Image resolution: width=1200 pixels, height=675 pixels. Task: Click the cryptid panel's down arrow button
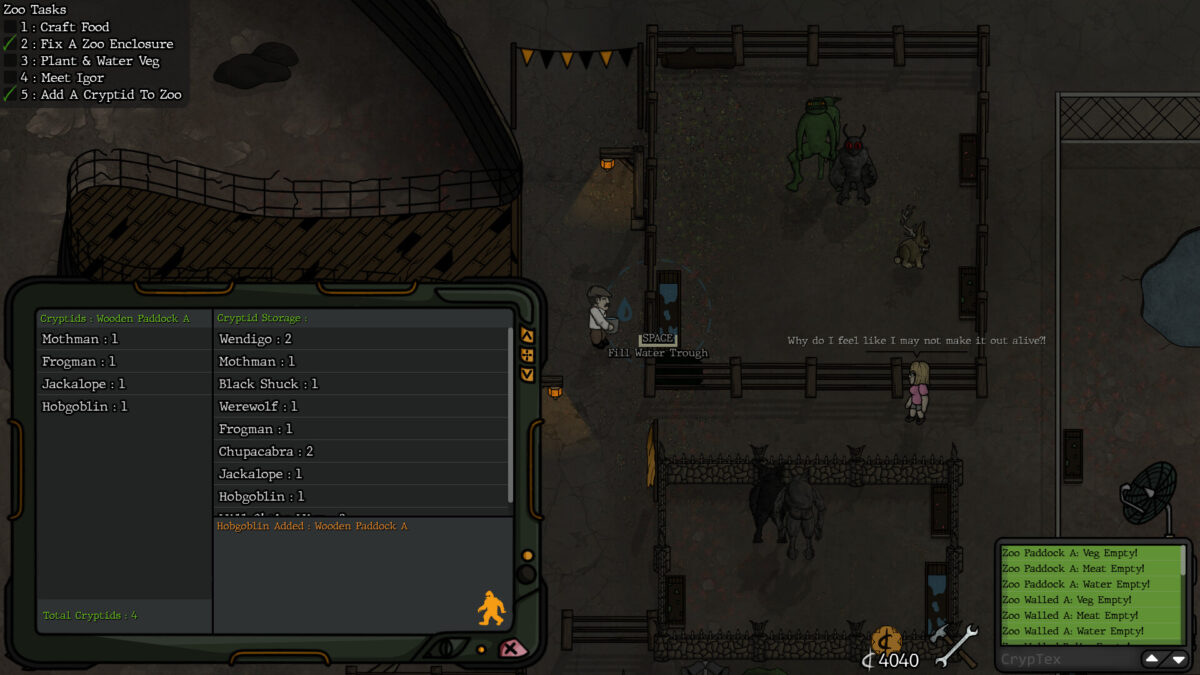(x=528, y=374)
